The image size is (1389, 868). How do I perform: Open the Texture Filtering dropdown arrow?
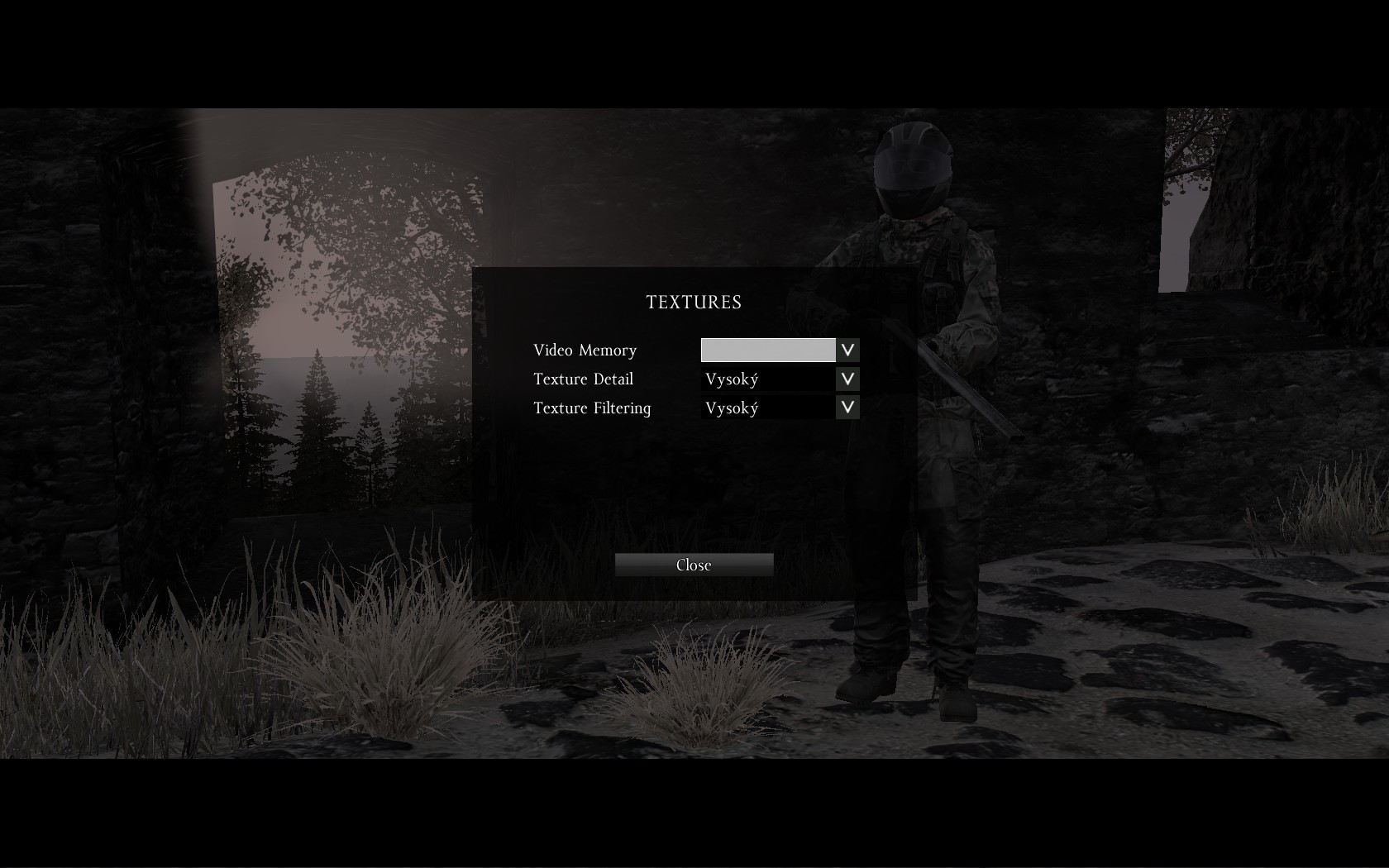click(847, 408)
